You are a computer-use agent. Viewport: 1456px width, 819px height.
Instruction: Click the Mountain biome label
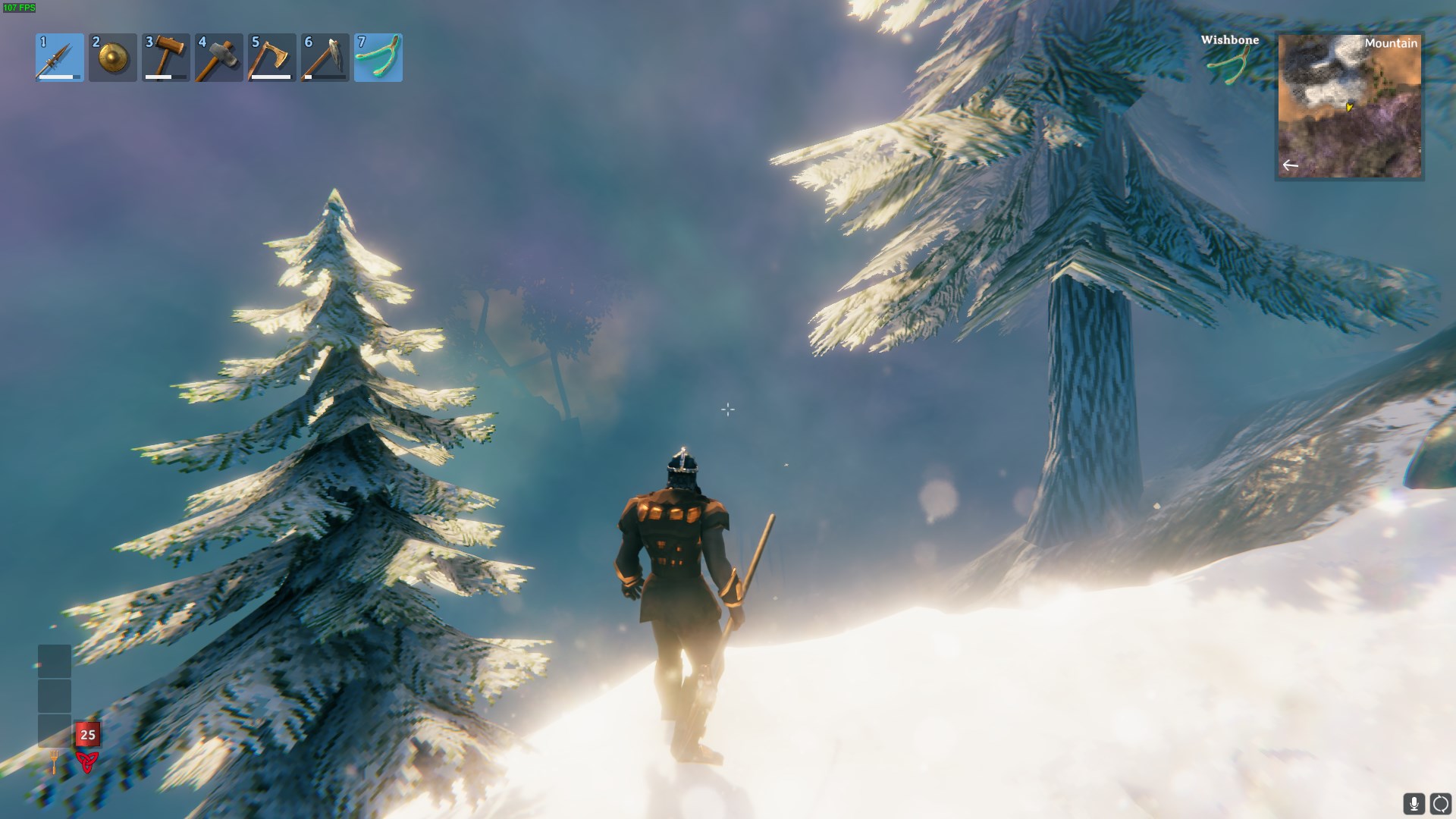[1390, 44]
